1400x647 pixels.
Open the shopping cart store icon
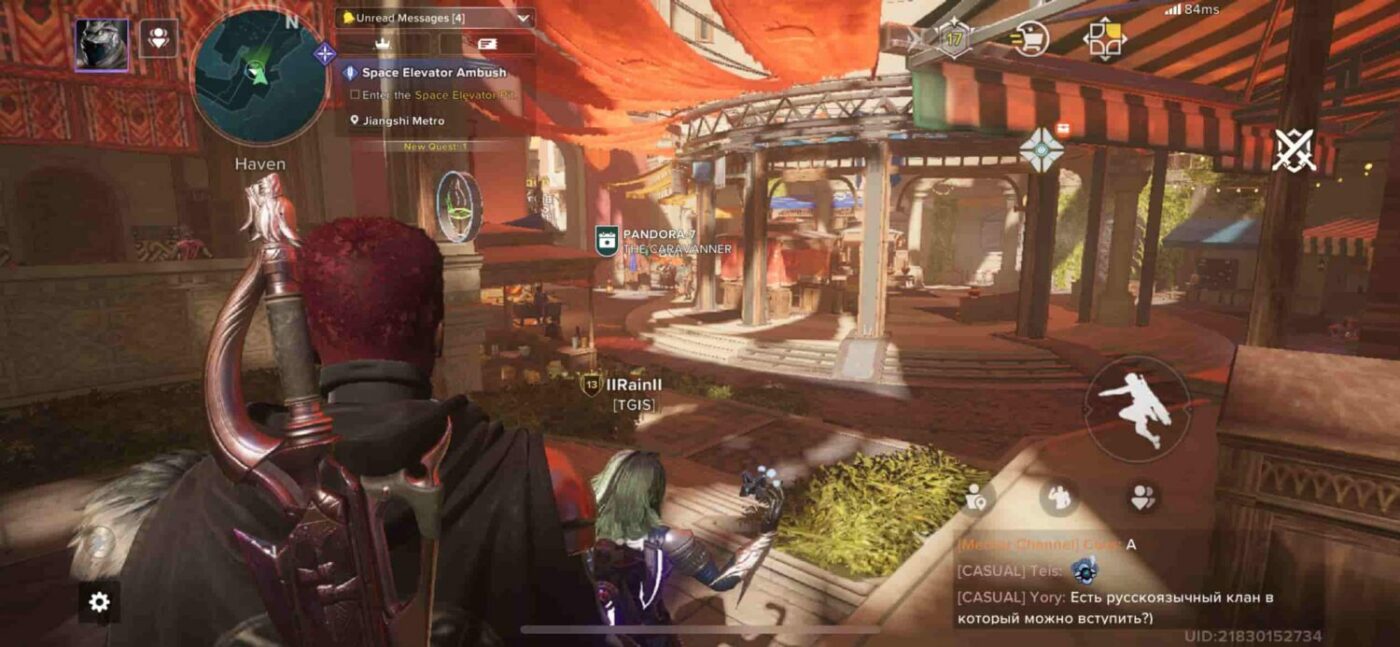[1029, 39]
